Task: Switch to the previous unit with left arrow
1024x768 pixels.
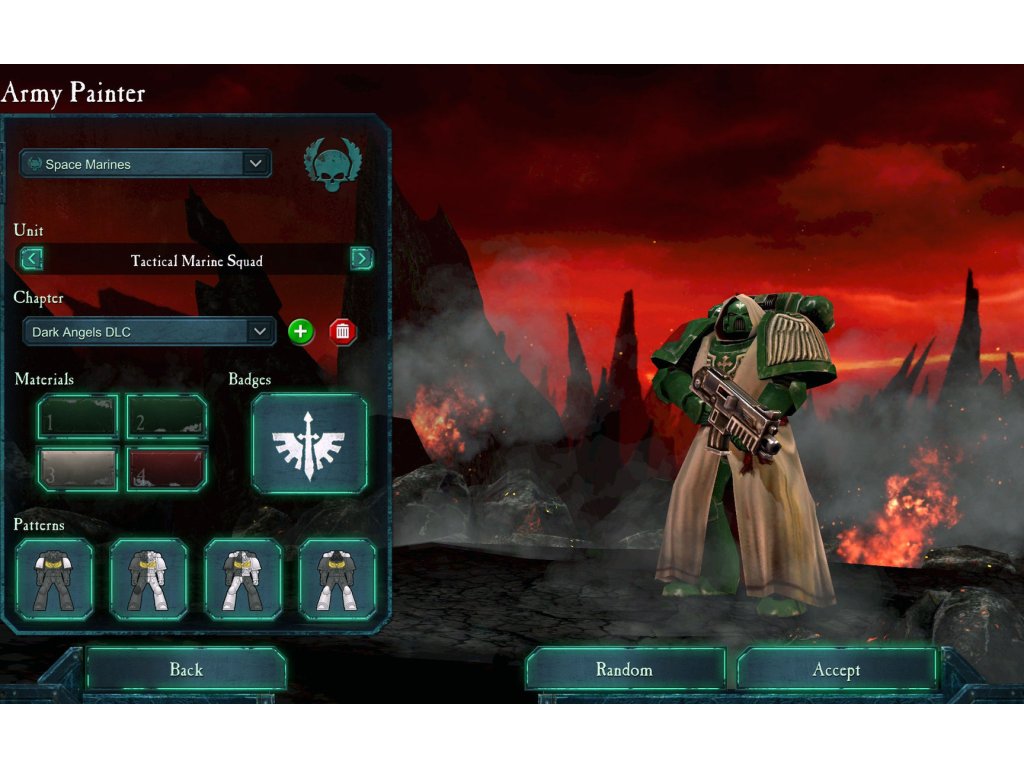Action: click(32, 260)
